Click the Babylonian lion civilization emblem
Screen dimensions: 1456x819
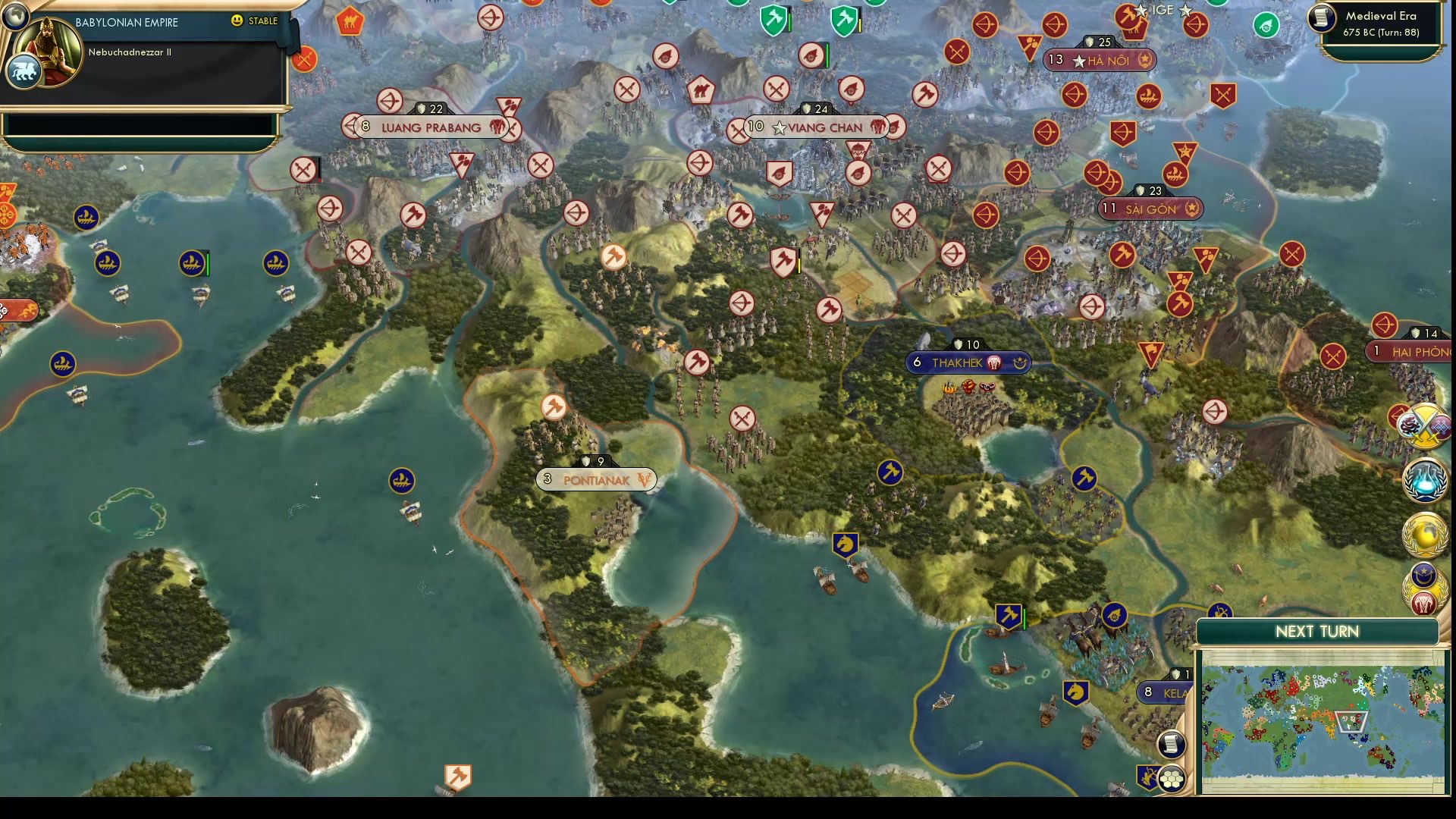point(24,71)
